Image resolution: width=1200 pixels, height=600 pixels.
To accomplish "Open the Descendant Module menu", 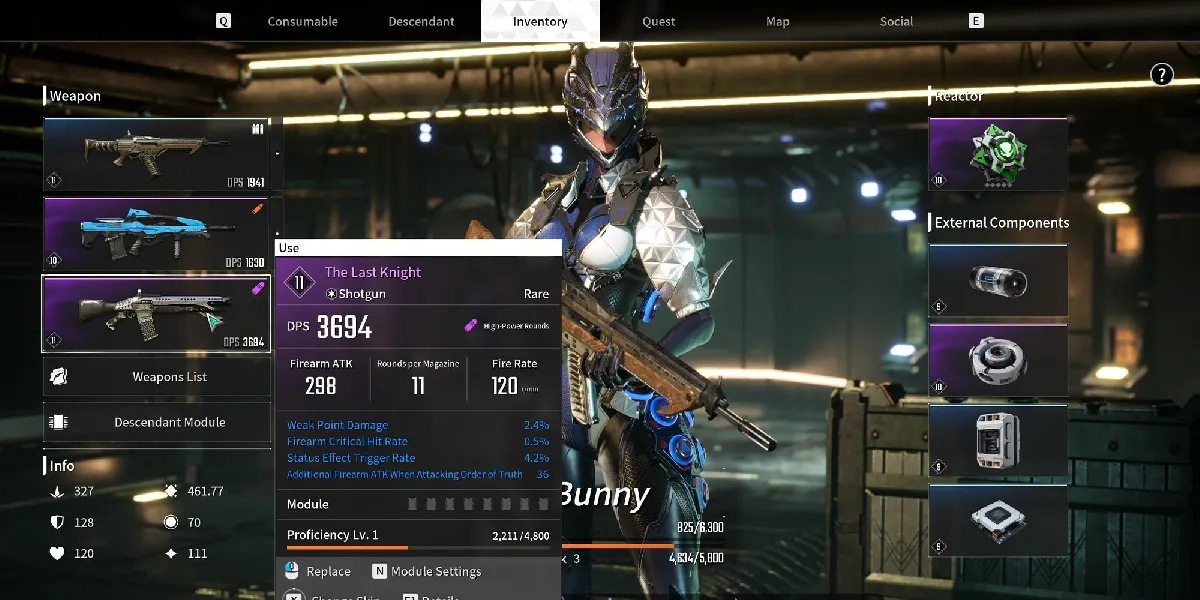I will pos(157,422).
